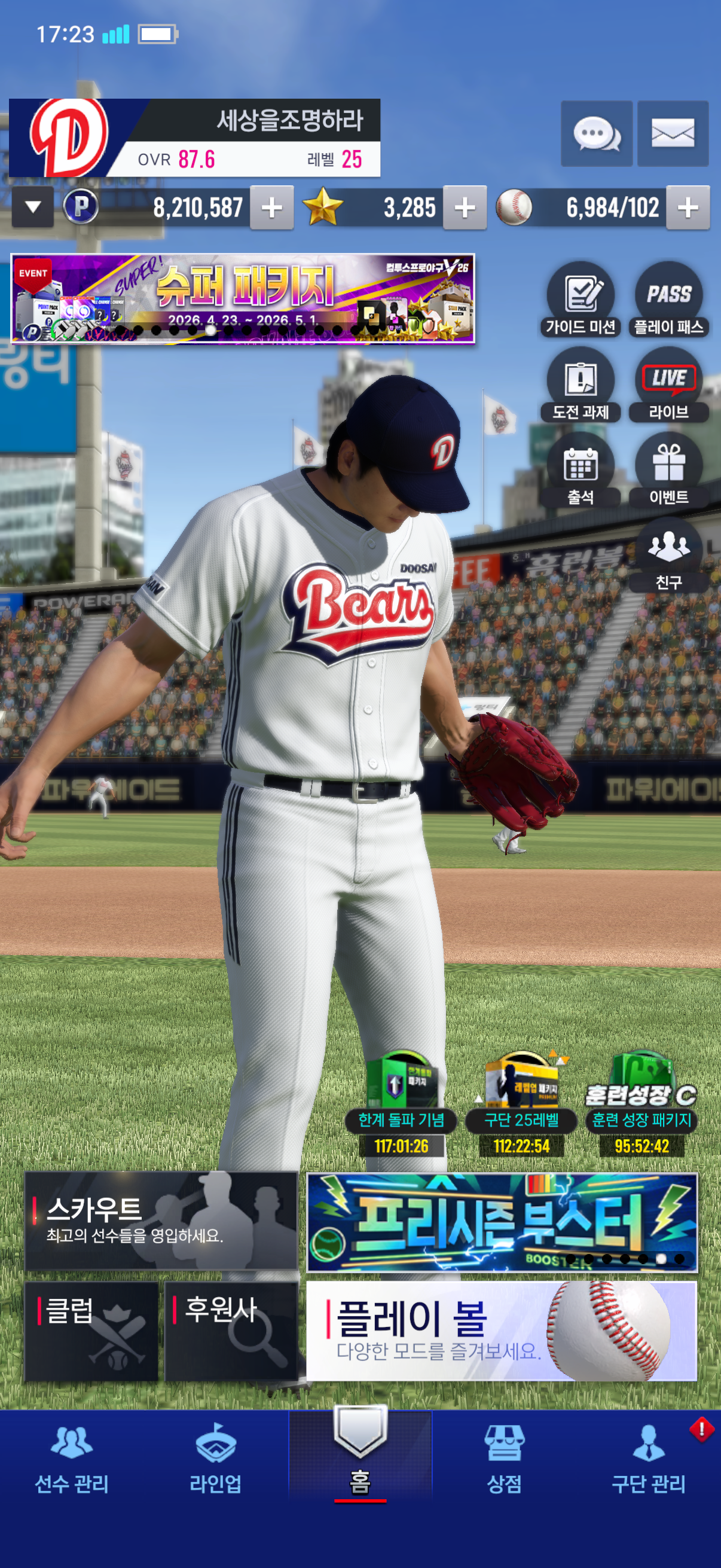Add more P points with plus button

pos(272,208)
